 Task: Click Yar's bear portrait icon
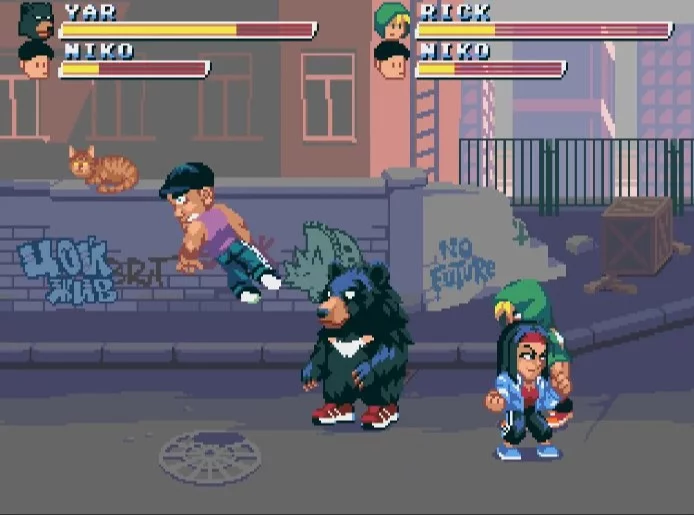pos(36,19)
